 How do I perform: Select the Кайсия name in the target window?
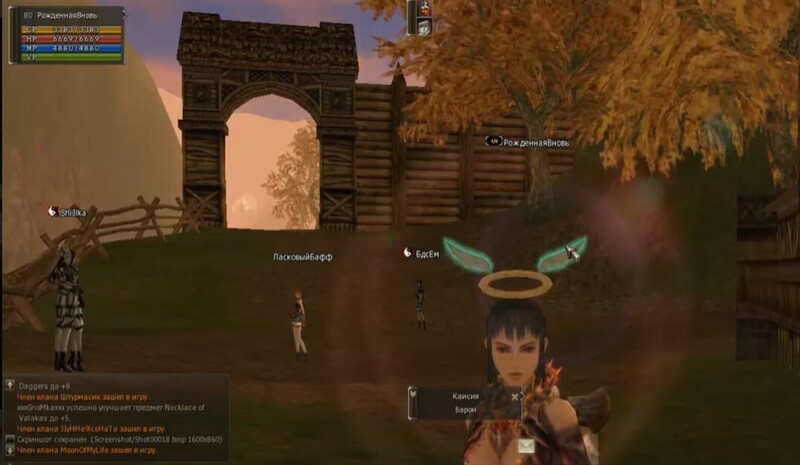click(x=465, y=397)
